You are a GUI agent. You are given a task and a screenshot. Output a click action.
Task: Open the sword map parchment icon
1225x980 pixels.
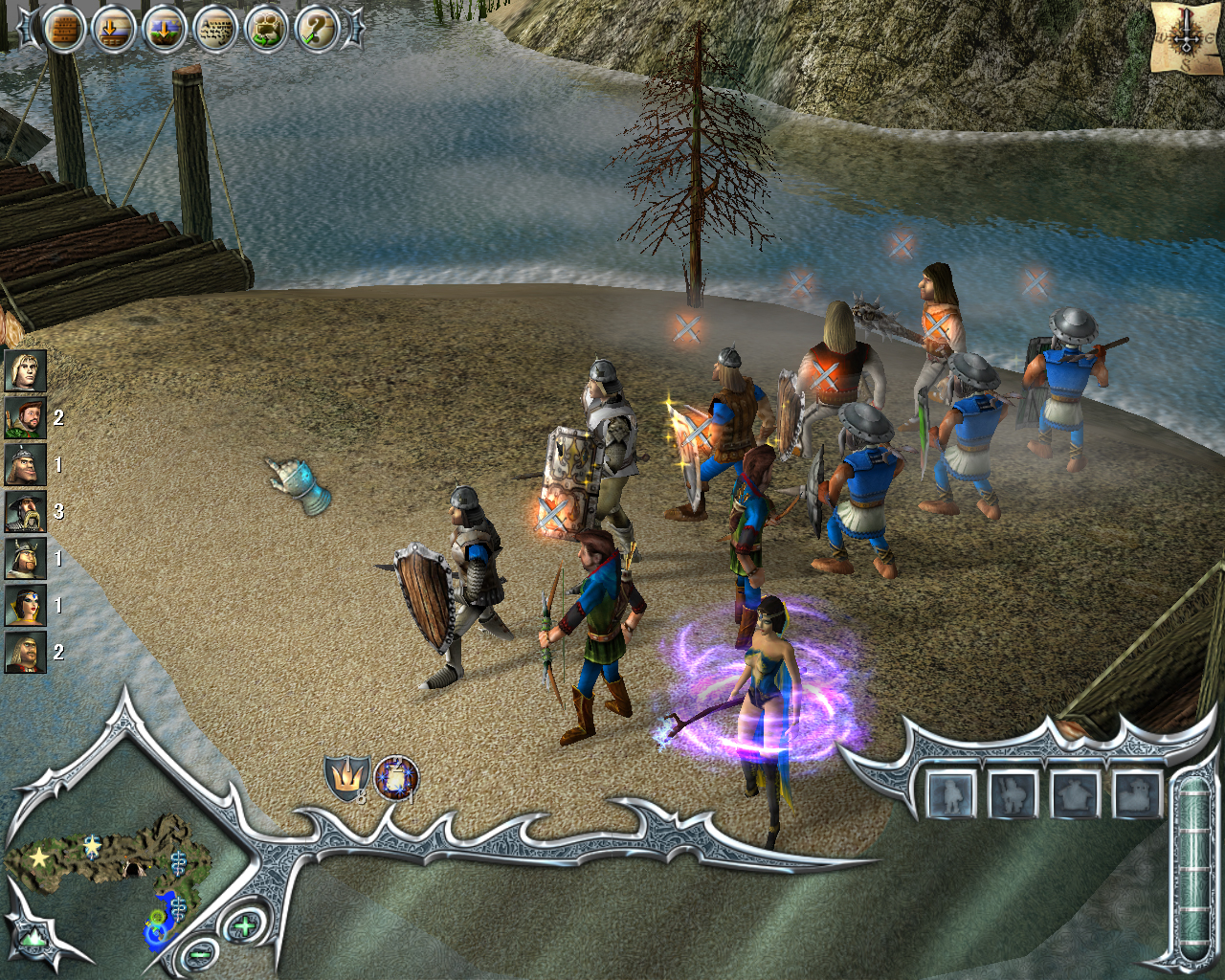coord(1186,36)
